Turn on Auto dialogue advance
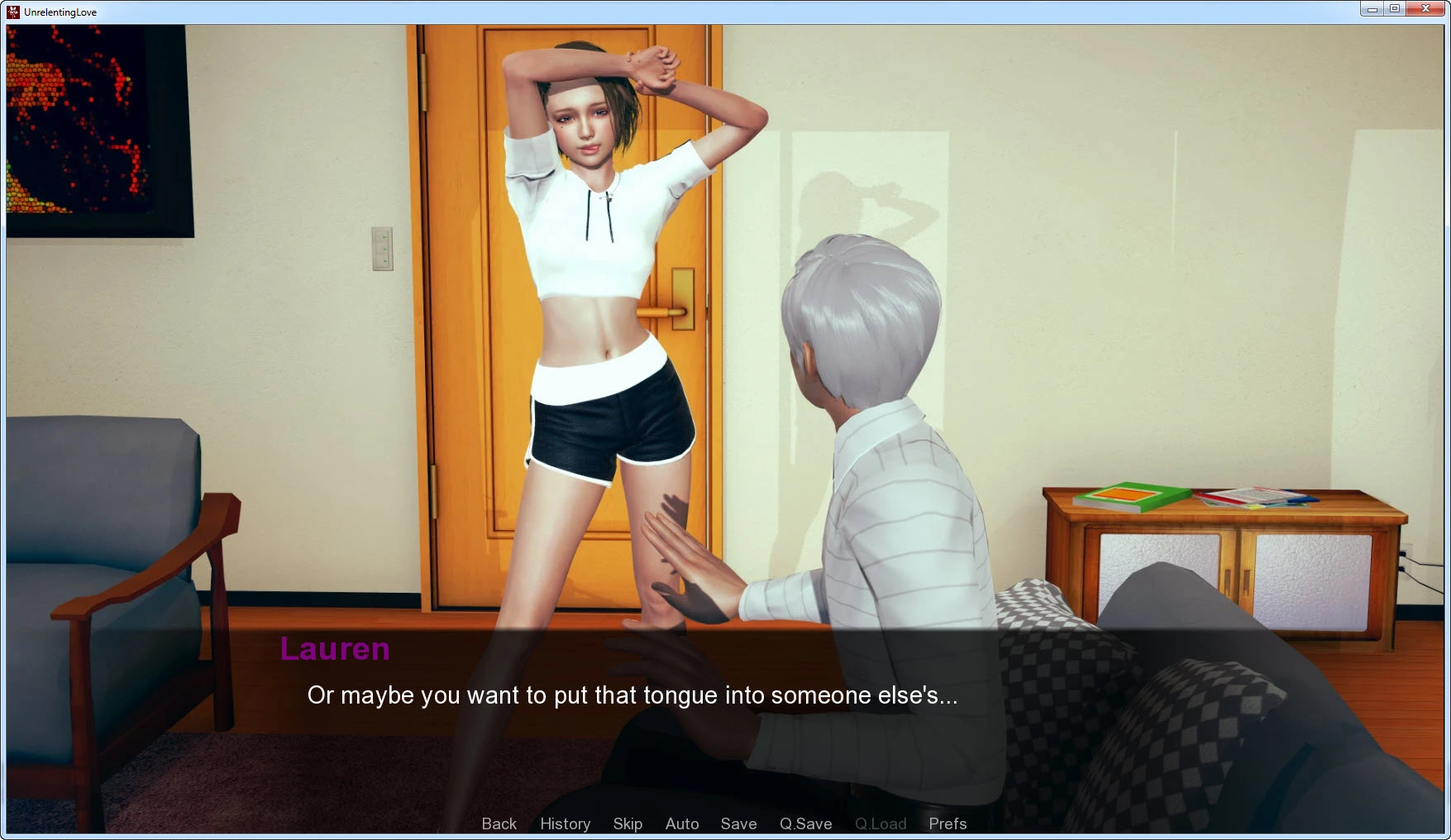The height and width of the screenshot is (840, 1451). pyautogui.click(x=682, y=823)
